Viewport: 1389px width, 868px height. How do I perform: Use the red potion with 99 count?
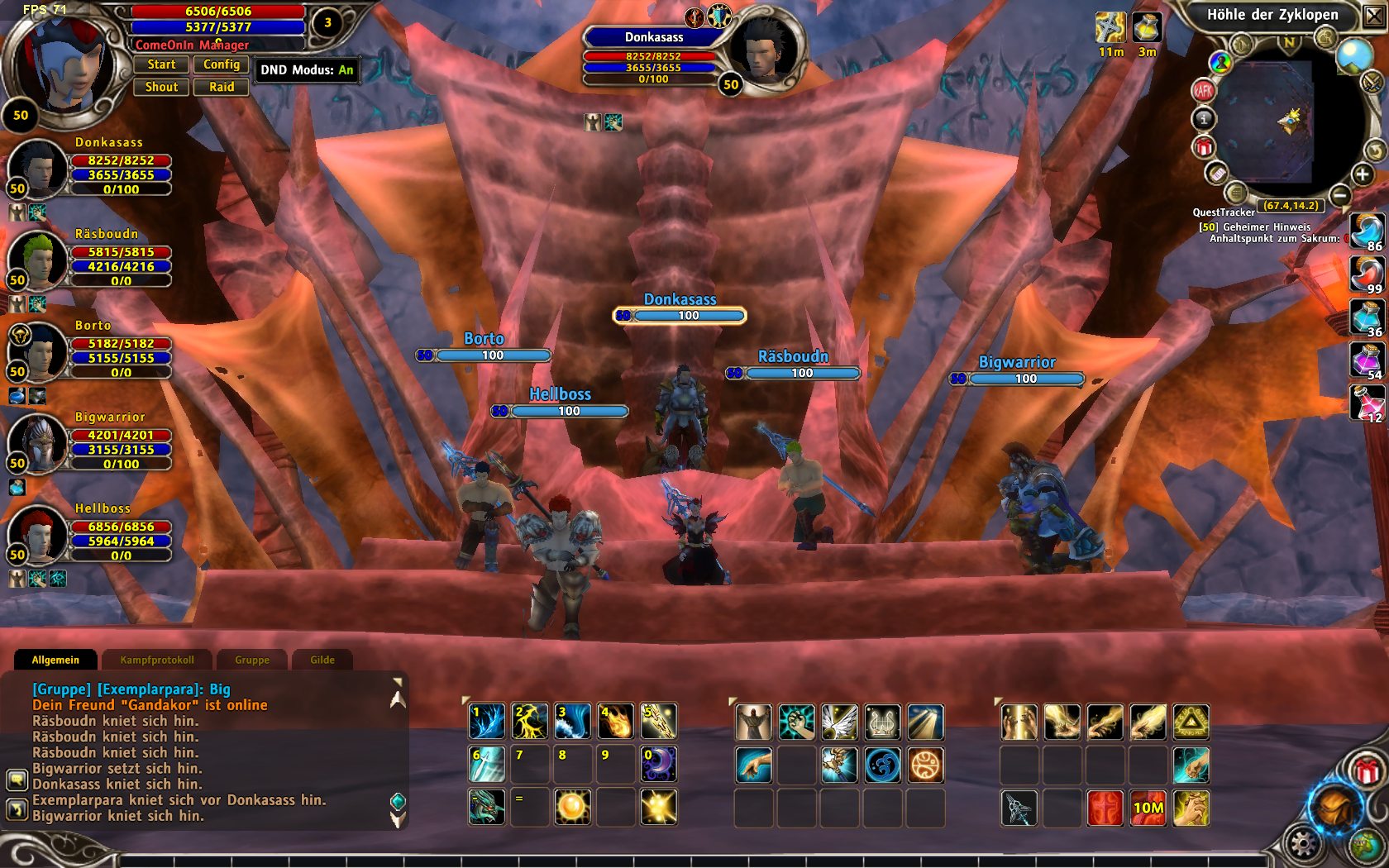pyautogui.click(x=1367, y=274)
